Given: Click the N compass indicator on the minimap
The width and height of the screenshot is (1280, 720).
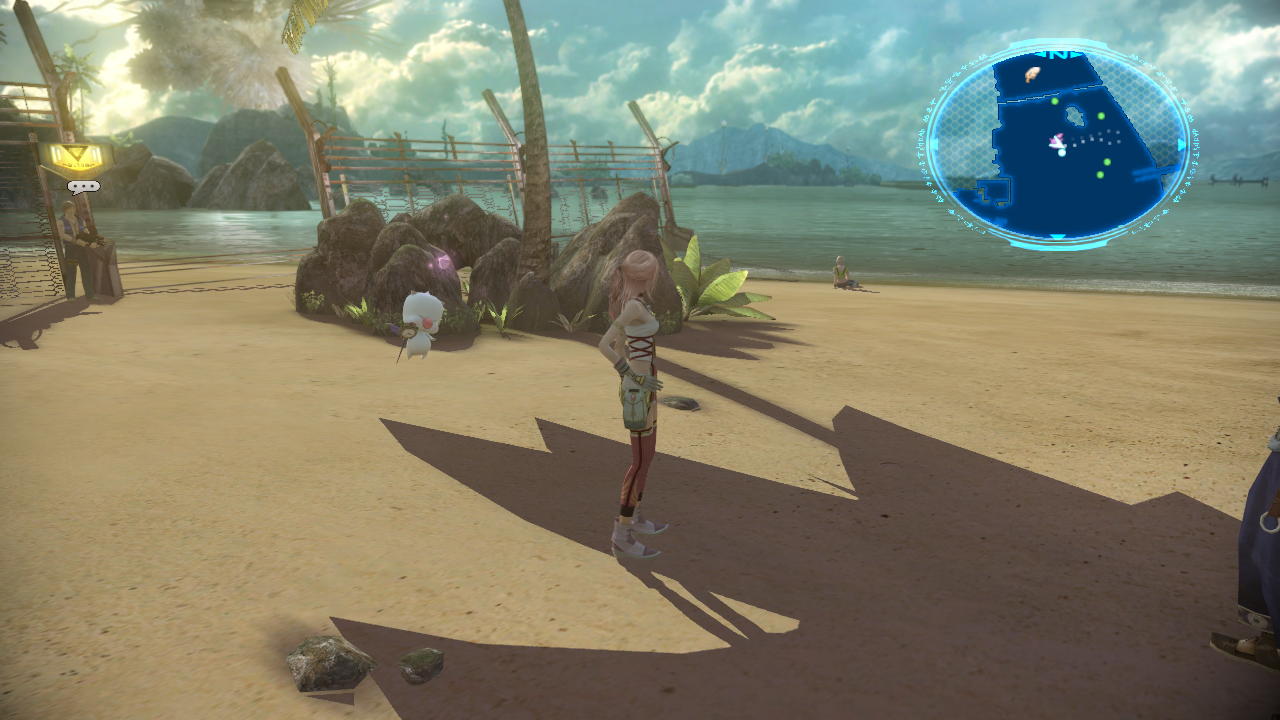Looking at the screenshot, I should click(1059, 55).
